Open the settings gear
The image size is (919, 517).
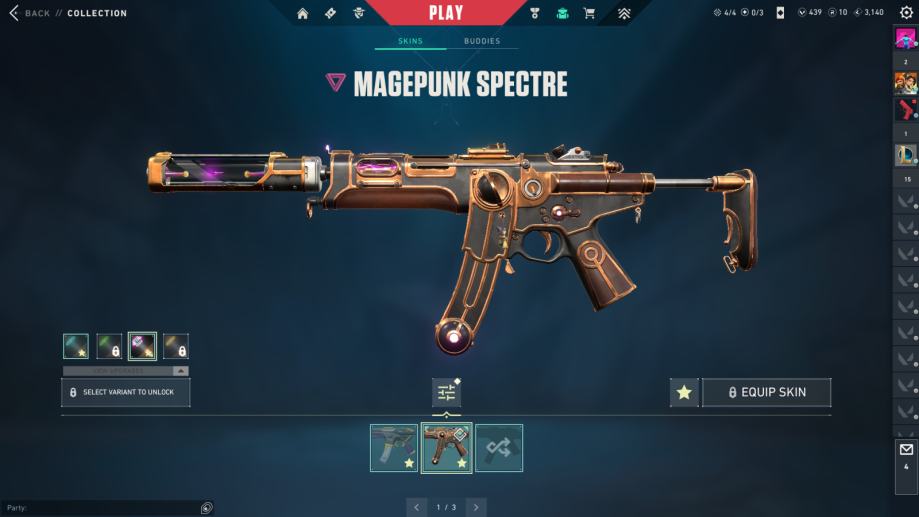(x=906, y=13)
